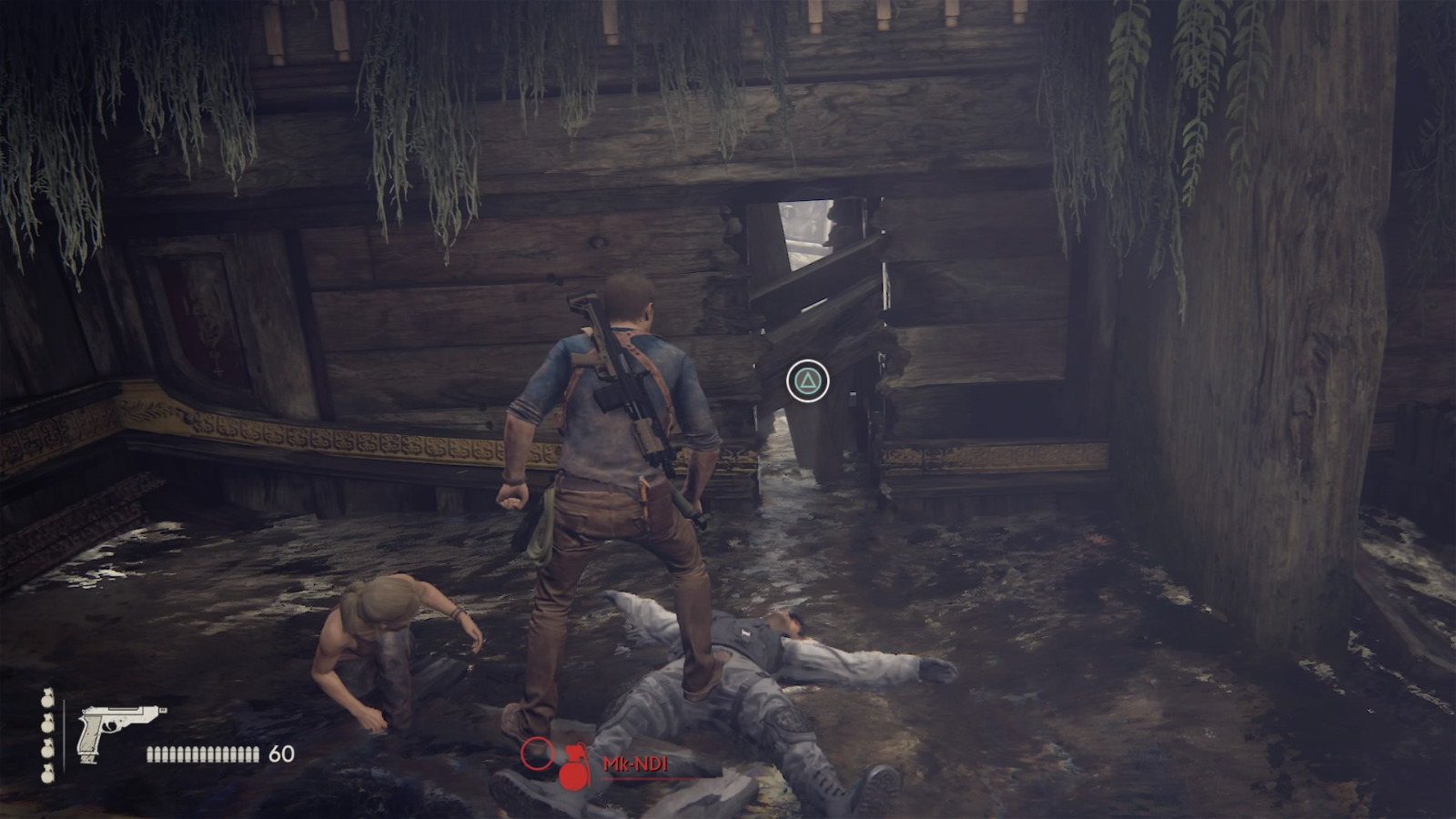Click the Mk-NDI weapon name label
This screenshot has height=819, width=1456.
point(636,763)
